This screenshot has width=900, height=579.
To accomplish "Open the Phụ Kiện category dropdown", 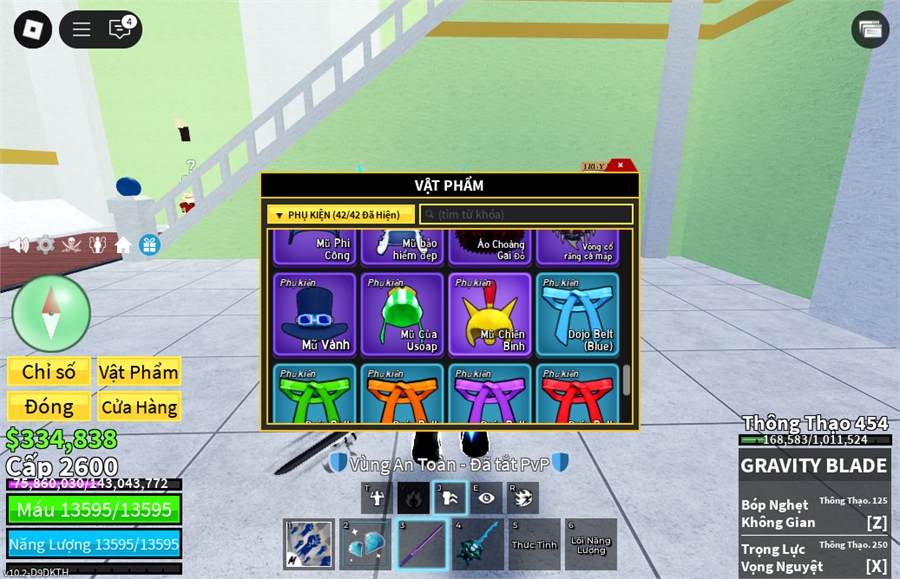I will point(341,214).
